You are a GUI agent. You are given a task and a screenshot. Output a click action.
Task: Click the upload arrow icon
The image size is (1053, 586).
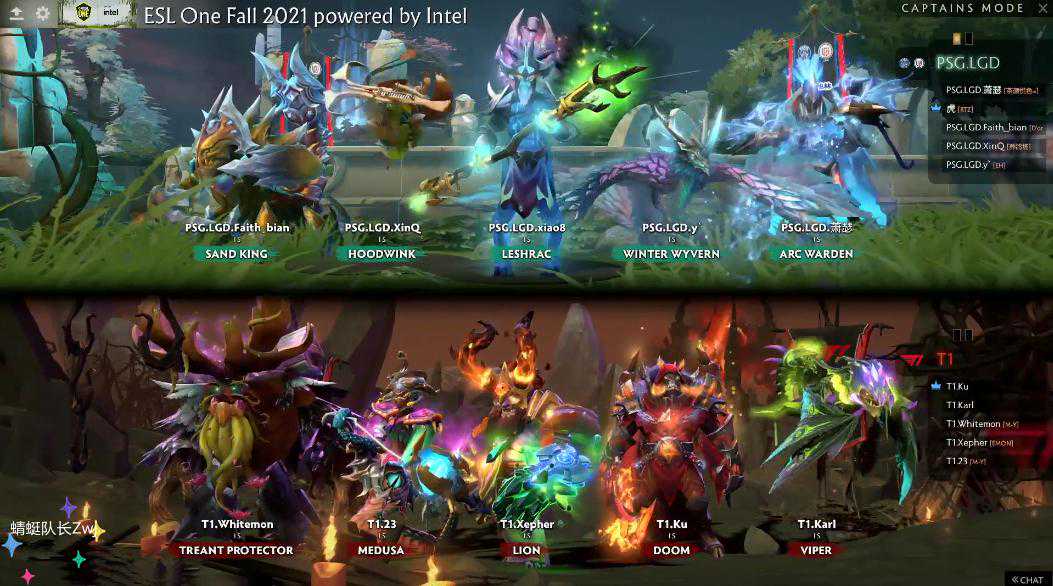click(x=16, y=14)
